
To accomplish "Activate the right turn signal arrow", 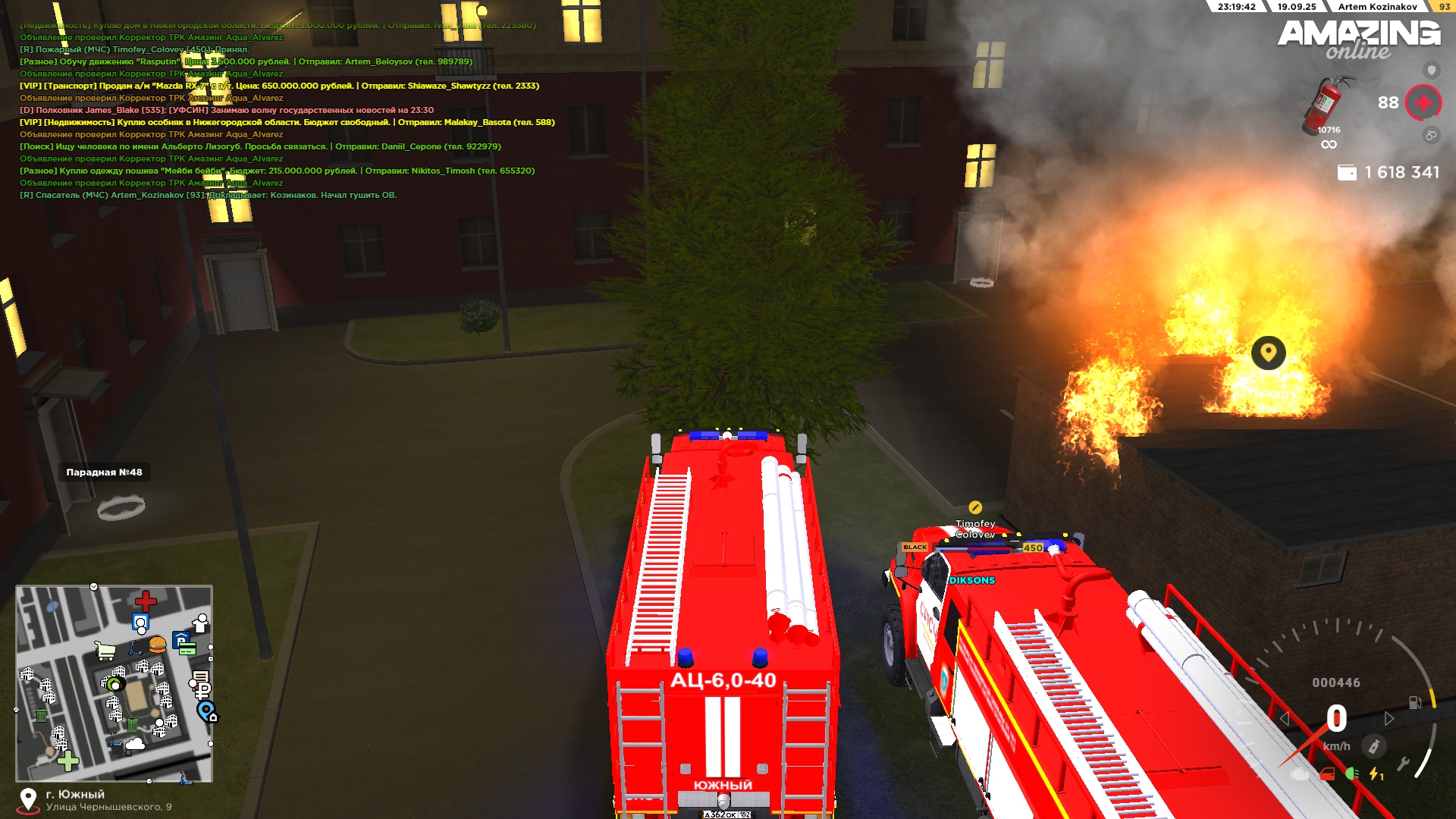I will (1389, 719).
